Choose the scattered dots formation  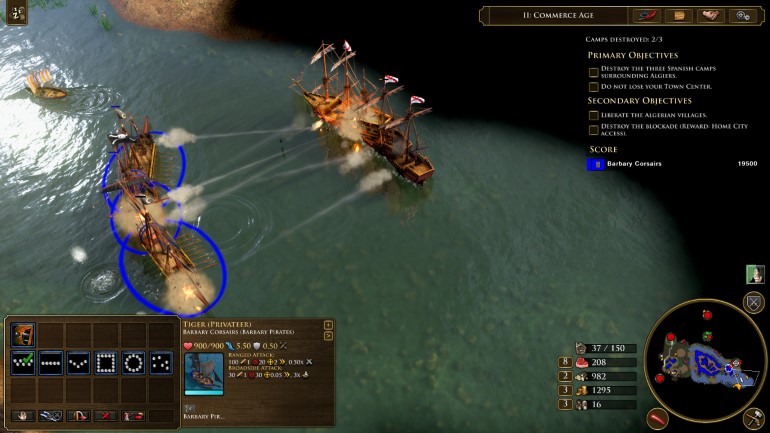(160, 363)
